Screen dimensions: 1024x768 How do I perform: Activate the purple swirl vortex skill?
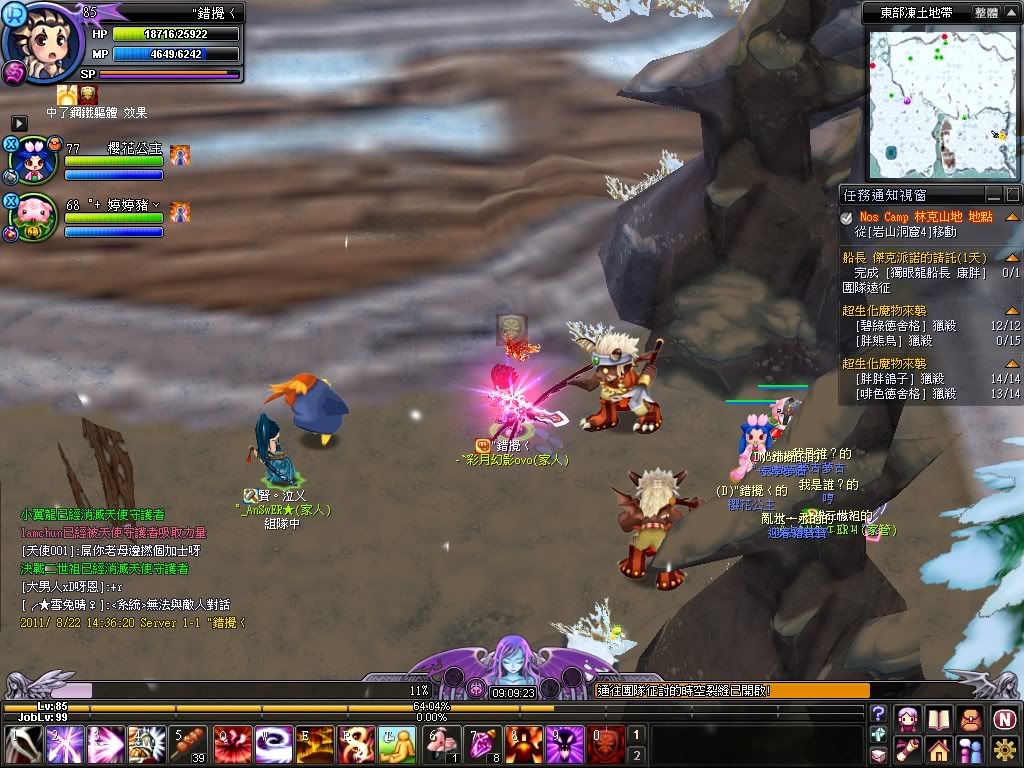273,745
